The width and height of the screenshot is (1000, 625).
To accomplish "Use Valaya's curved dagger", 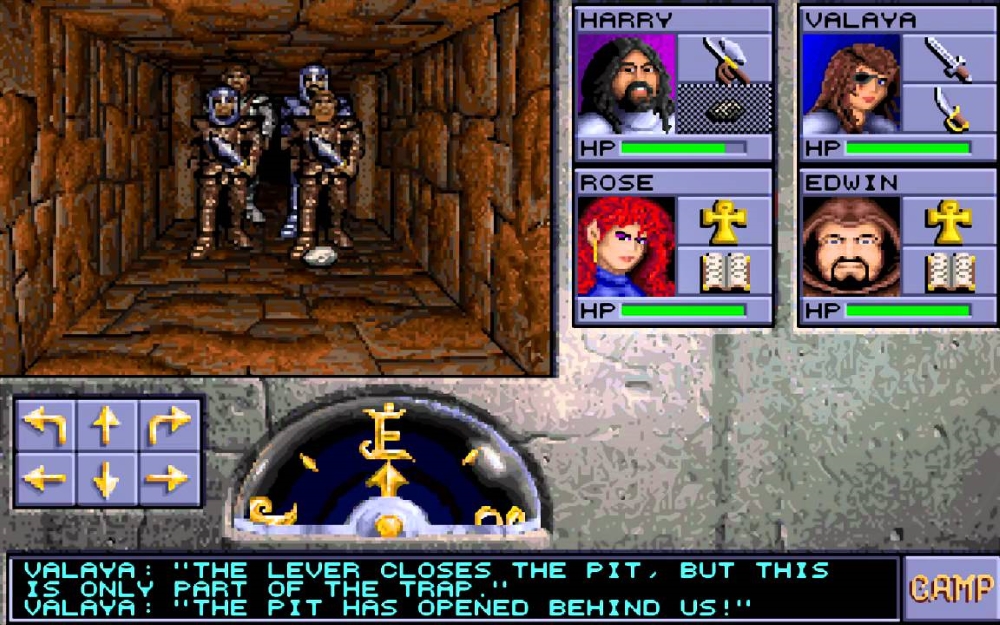I will point(949,110).
